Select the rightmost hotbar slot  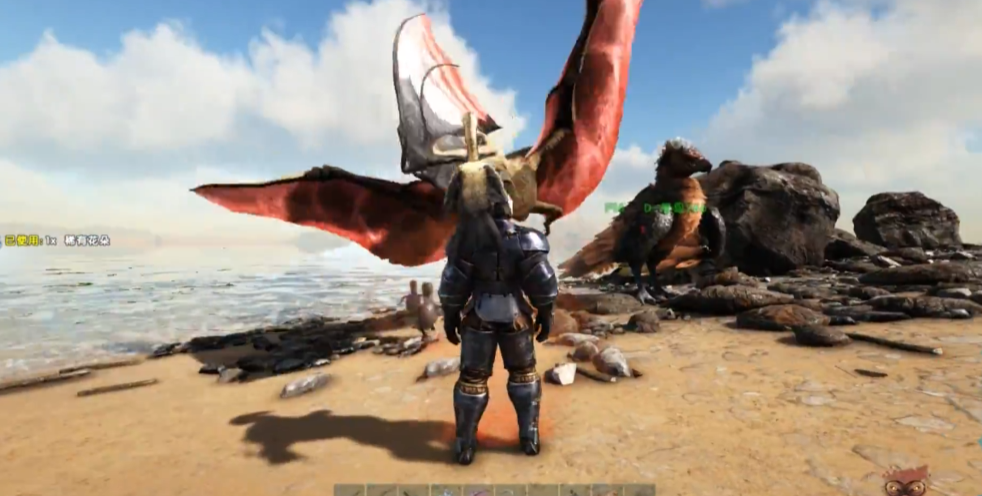coord(639,490)
